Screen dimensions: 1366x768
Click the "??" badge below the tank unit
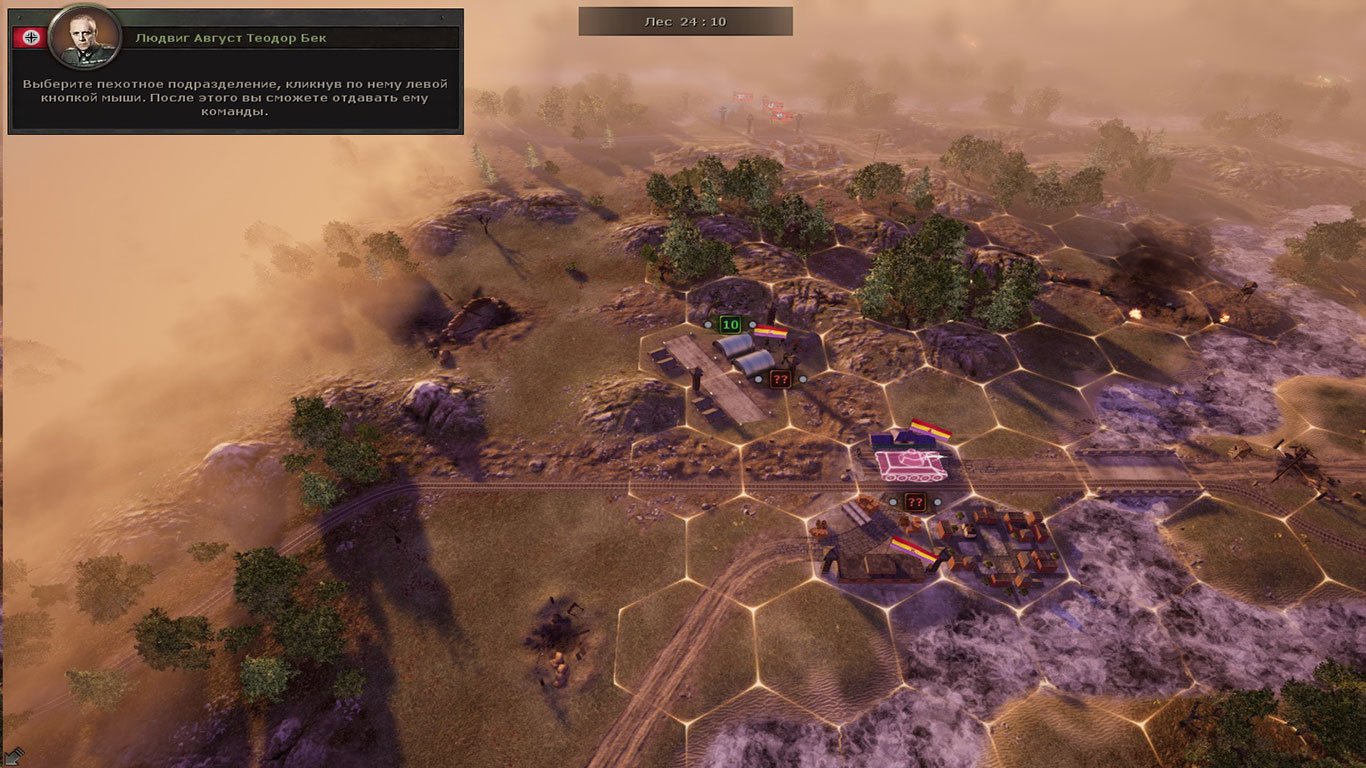tap(915, 502)
